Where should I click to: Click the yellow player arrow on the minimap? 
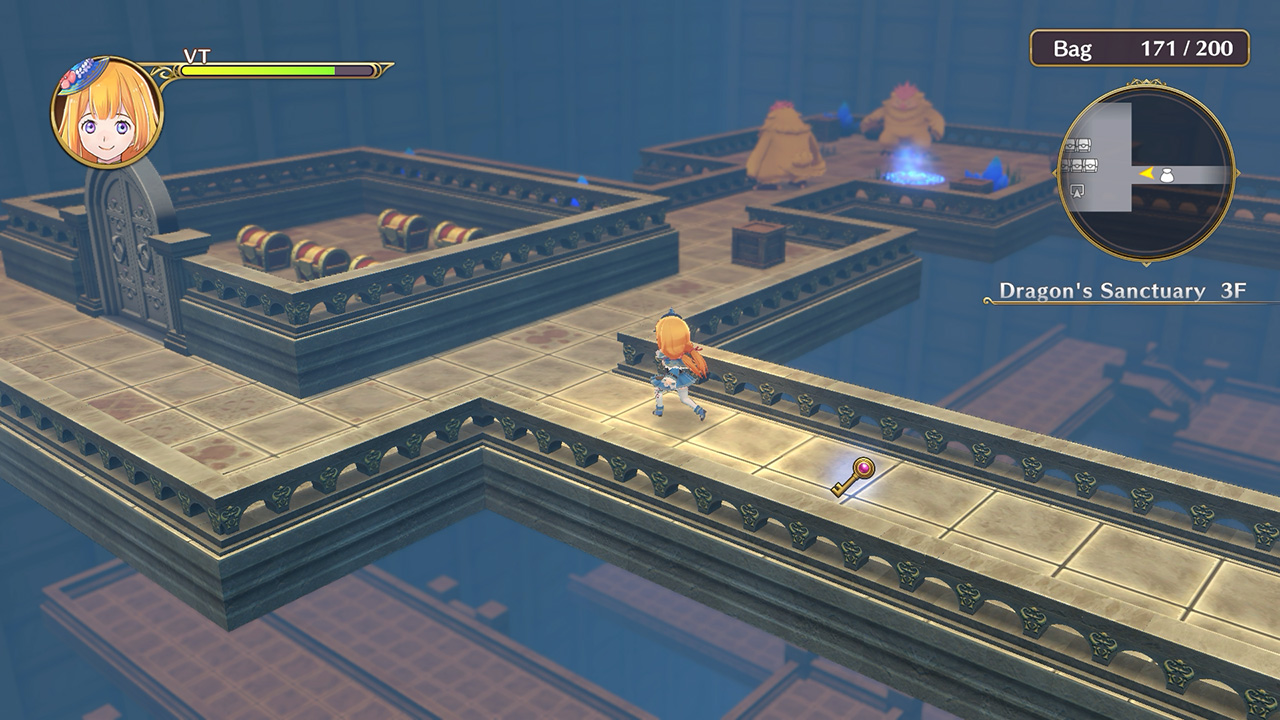point(1146,175)
